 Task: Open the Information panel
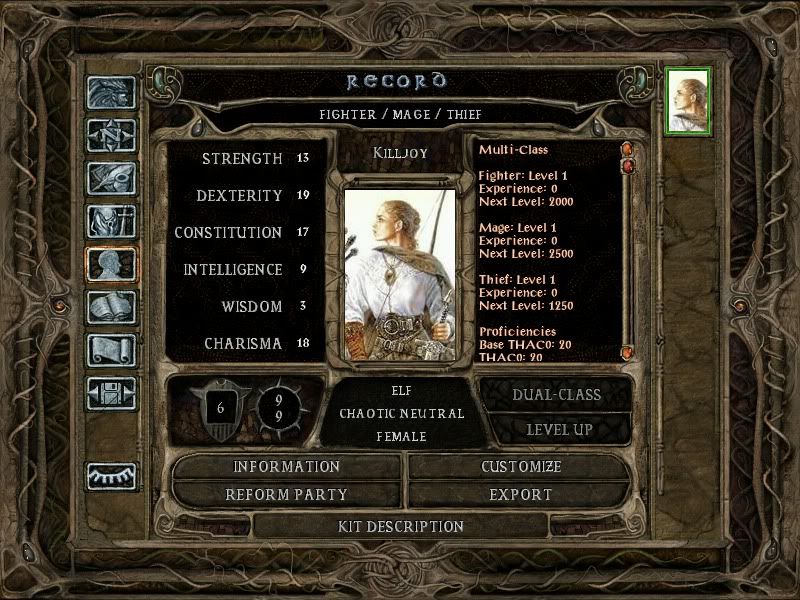click(x=287, y=467)
